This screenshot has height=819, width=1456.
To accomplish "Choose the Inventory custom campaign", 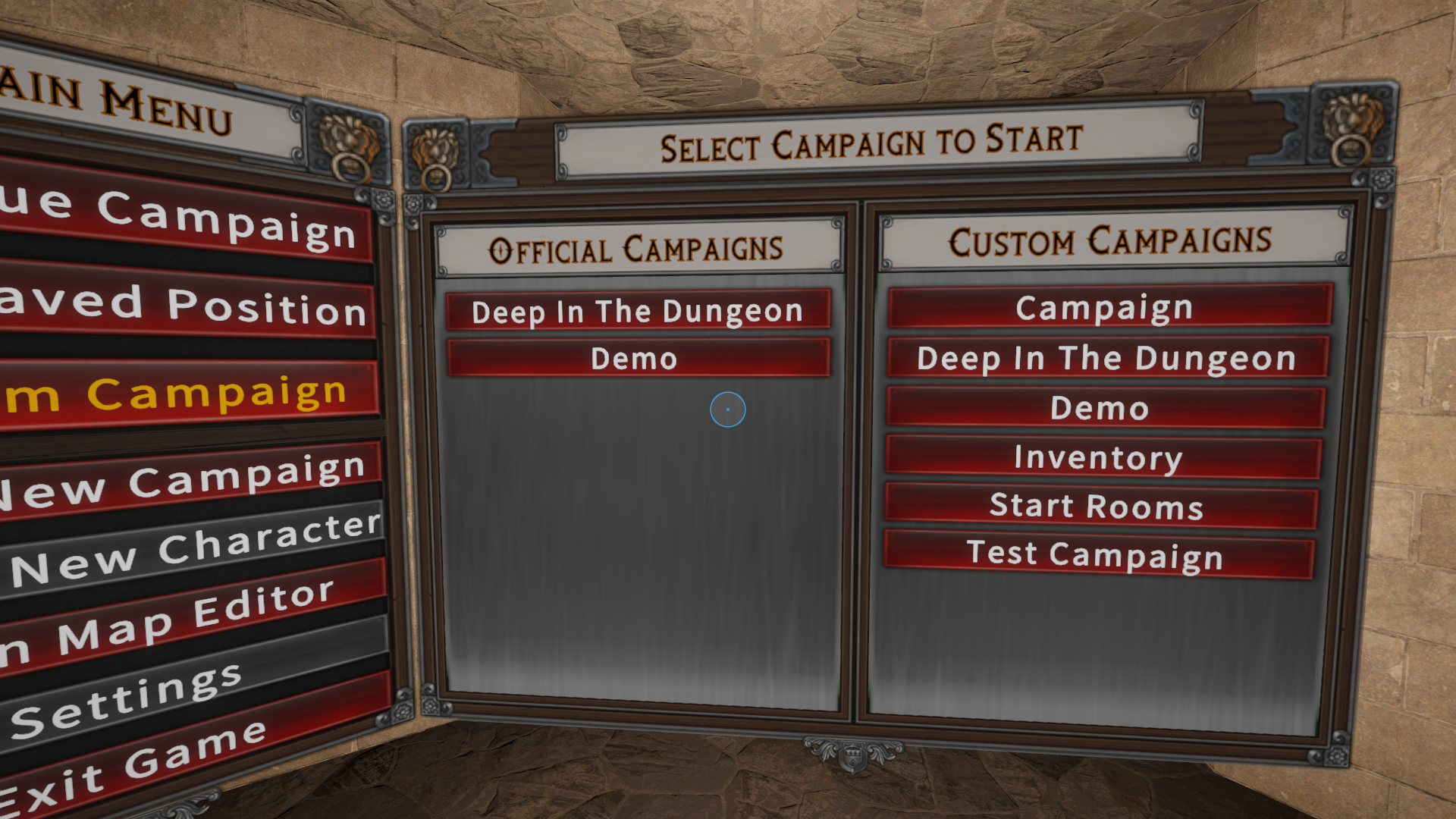I will click(x=1100, y=457).
